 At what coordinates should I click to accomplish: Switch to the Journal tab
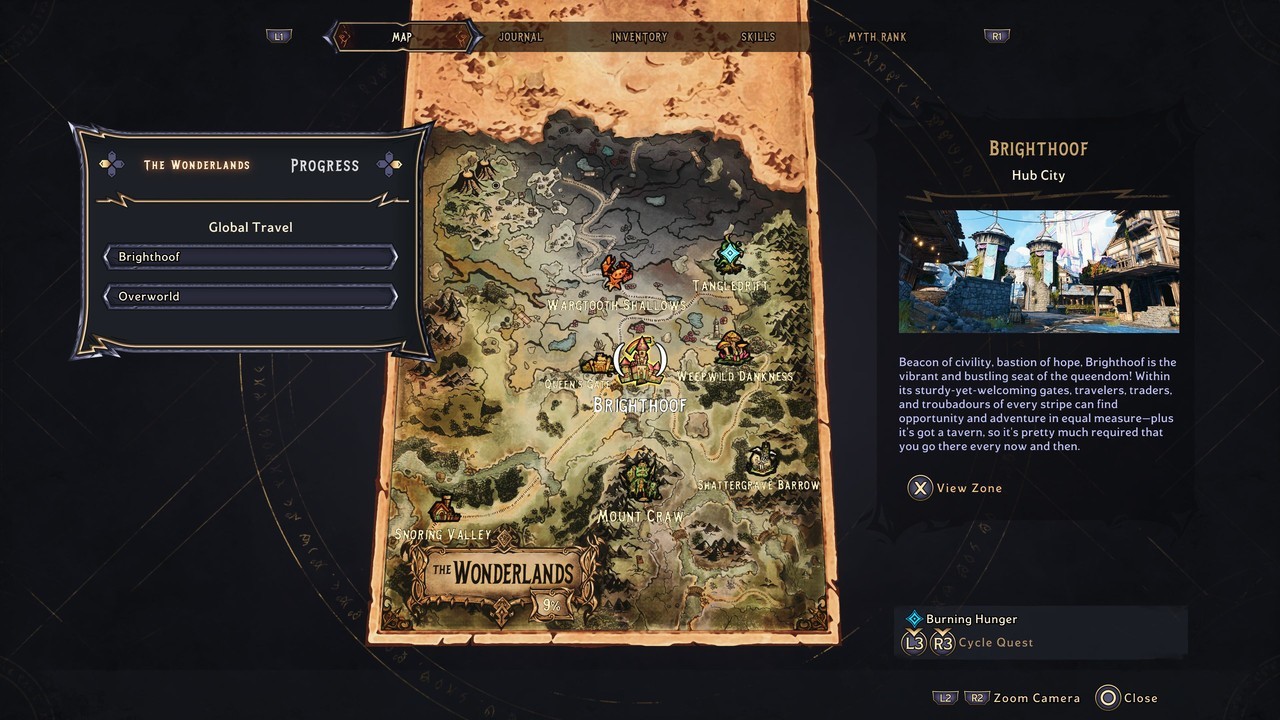pyautogui.click(x=520, y=37)
